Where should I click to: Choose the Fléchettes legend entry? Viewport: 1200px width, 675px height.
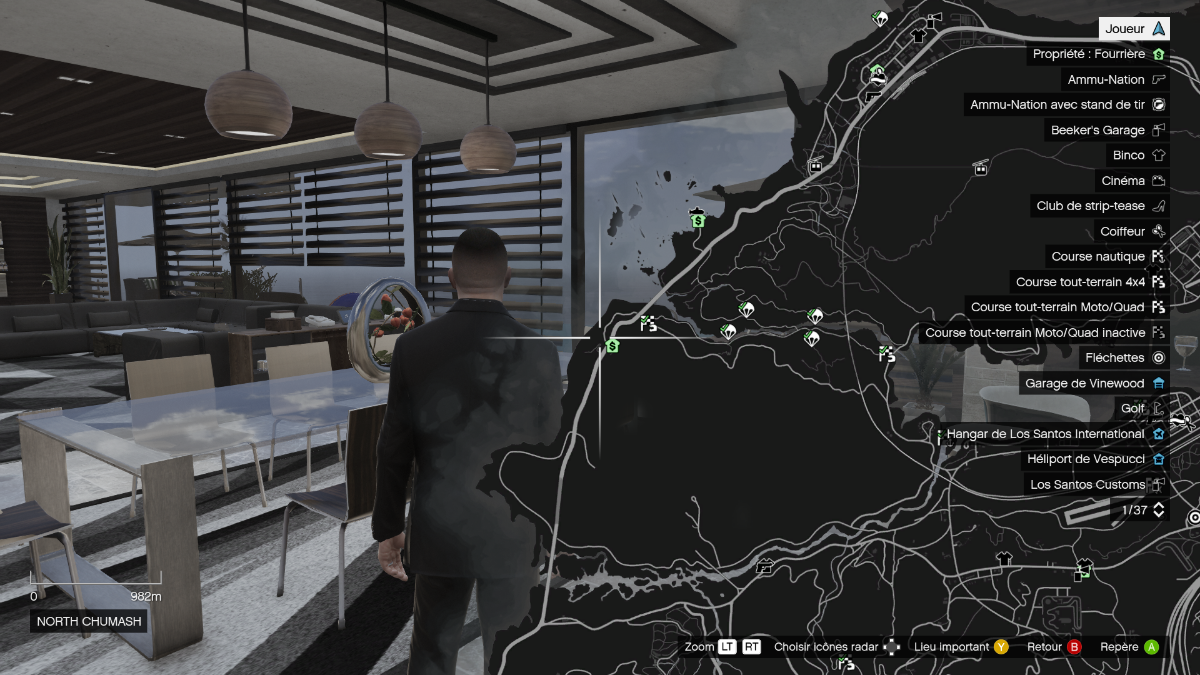(x=1125, y=358)
